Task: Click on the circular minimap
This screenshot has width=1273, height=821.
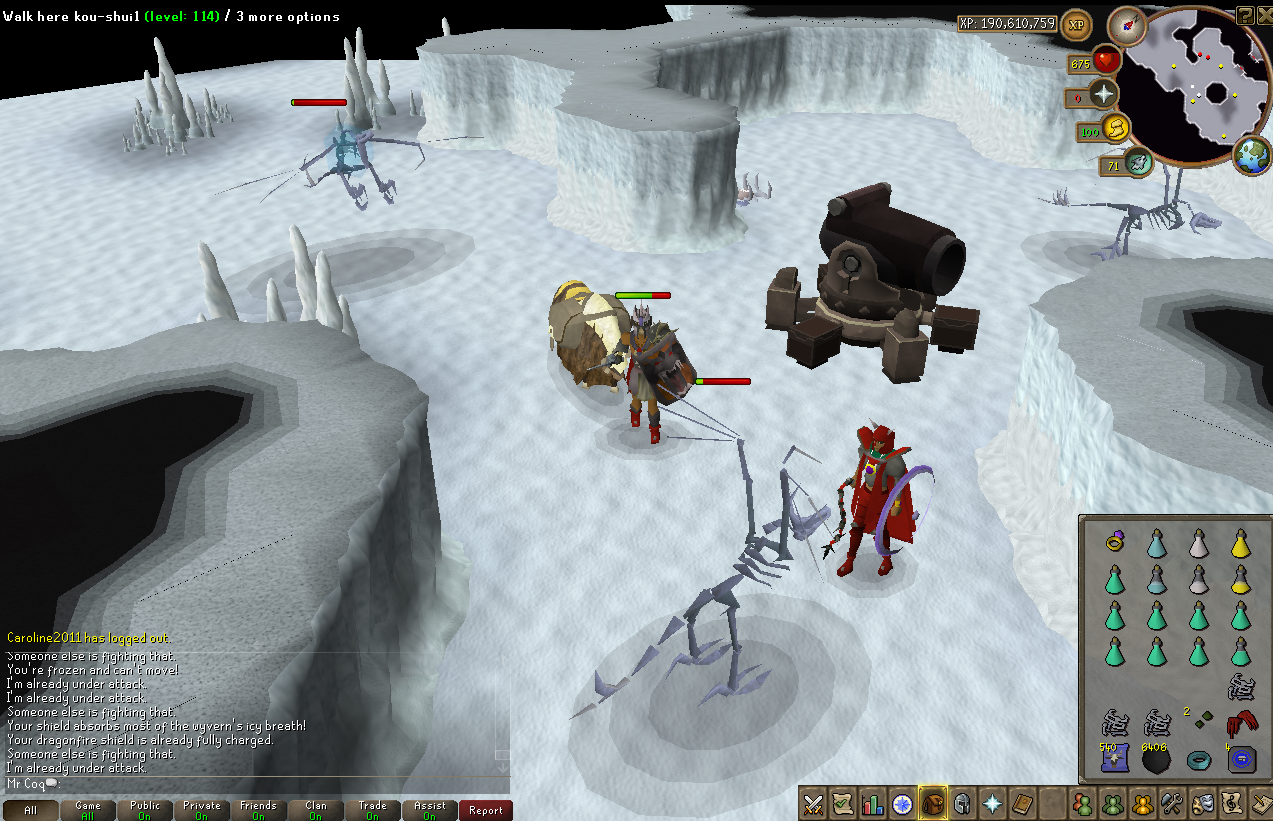Action: [1196, 84]
